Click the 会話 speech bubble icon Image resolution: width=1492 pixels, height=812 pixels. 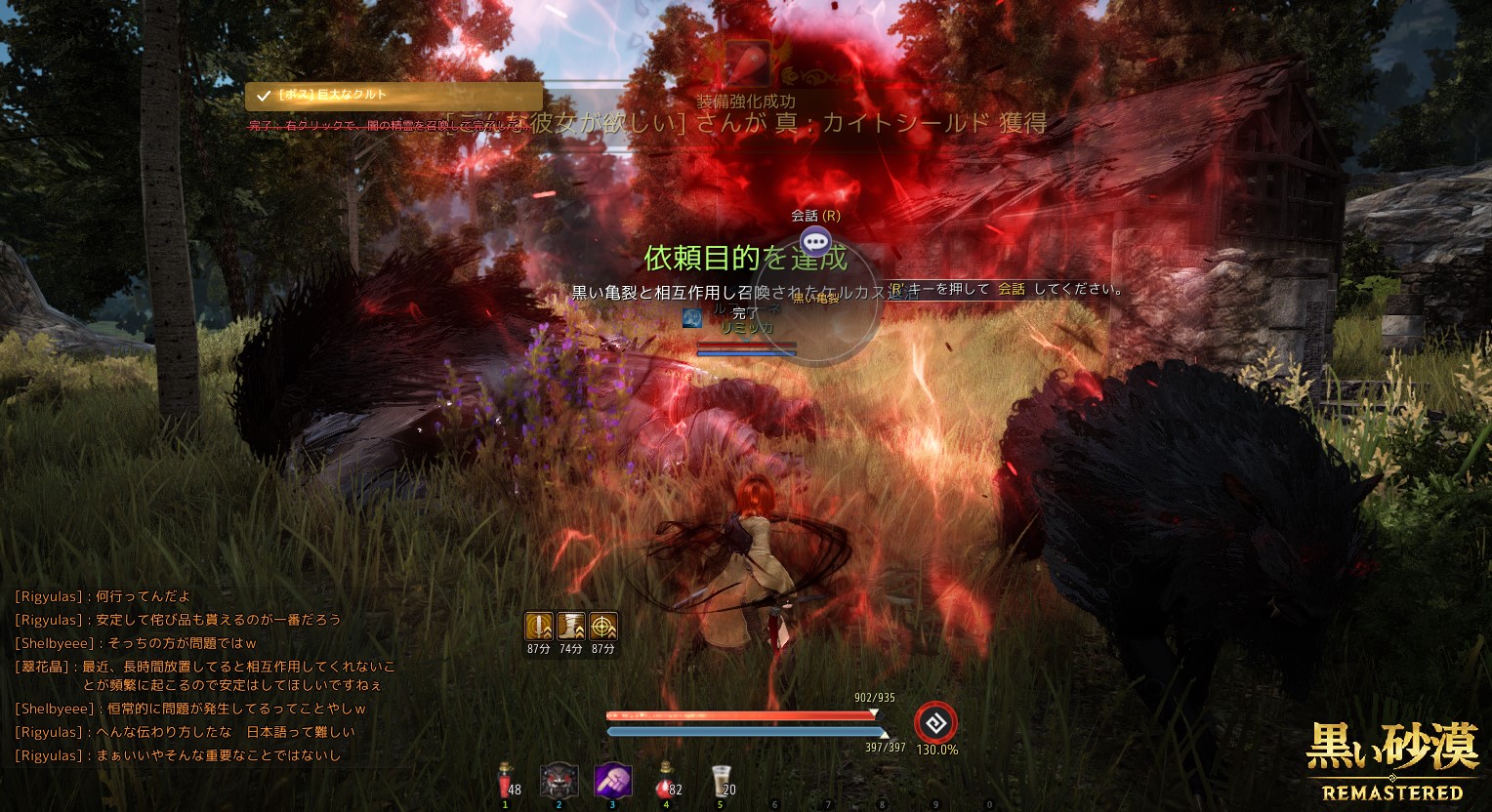point(815,240)
